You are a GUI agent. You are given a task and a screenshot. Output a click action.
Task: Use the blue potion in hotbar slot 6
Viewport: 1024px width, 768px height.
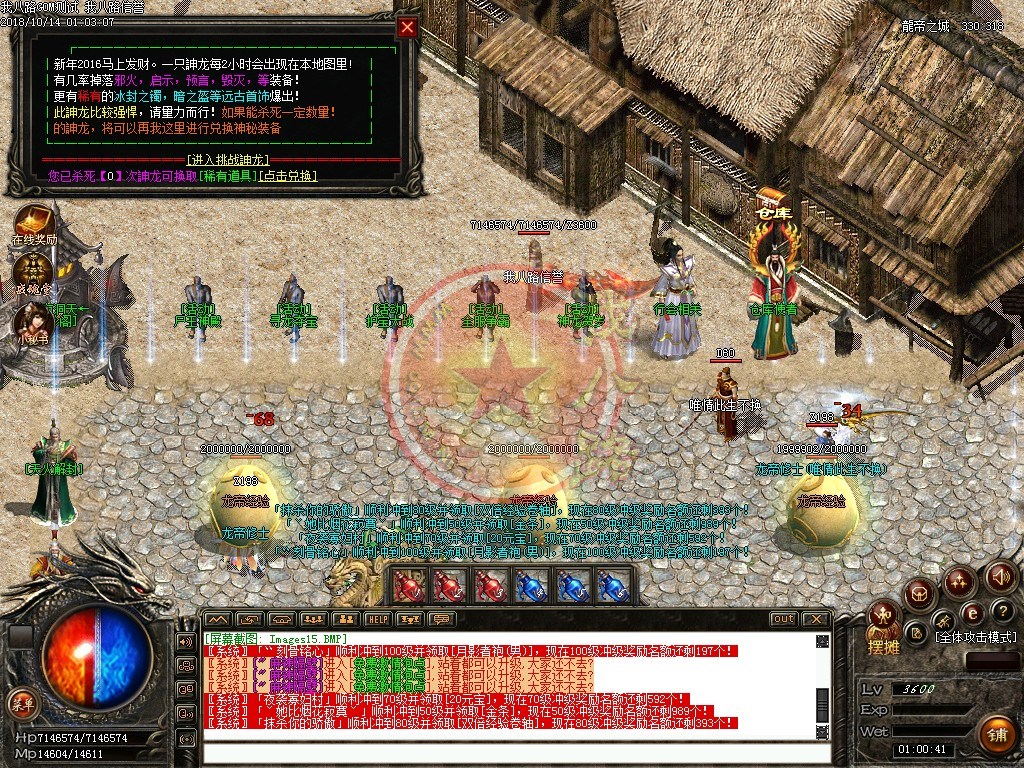coord(613,586)
